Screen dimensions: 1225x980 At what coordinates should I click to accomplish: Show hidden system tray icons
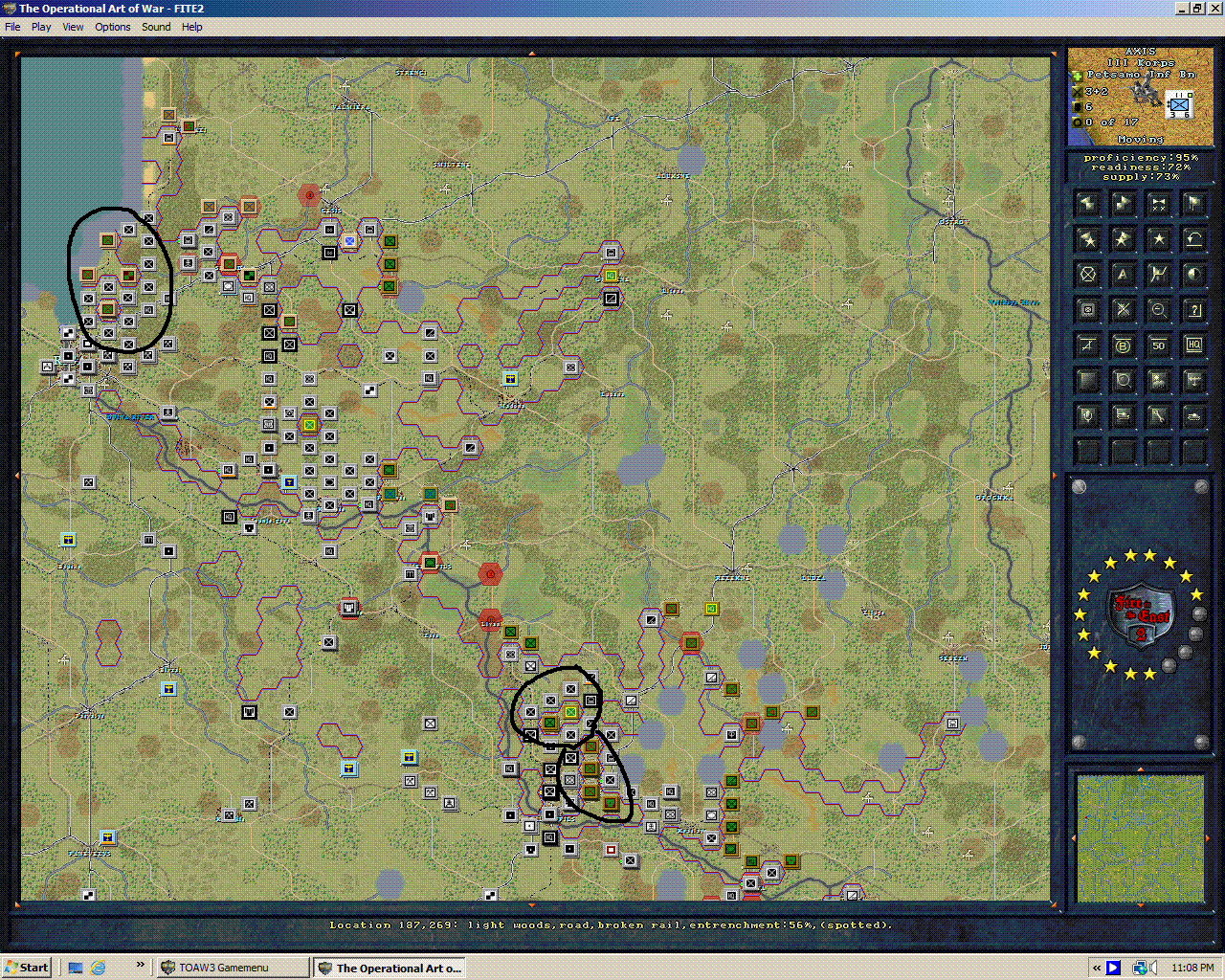click(x=1094, y=967)
